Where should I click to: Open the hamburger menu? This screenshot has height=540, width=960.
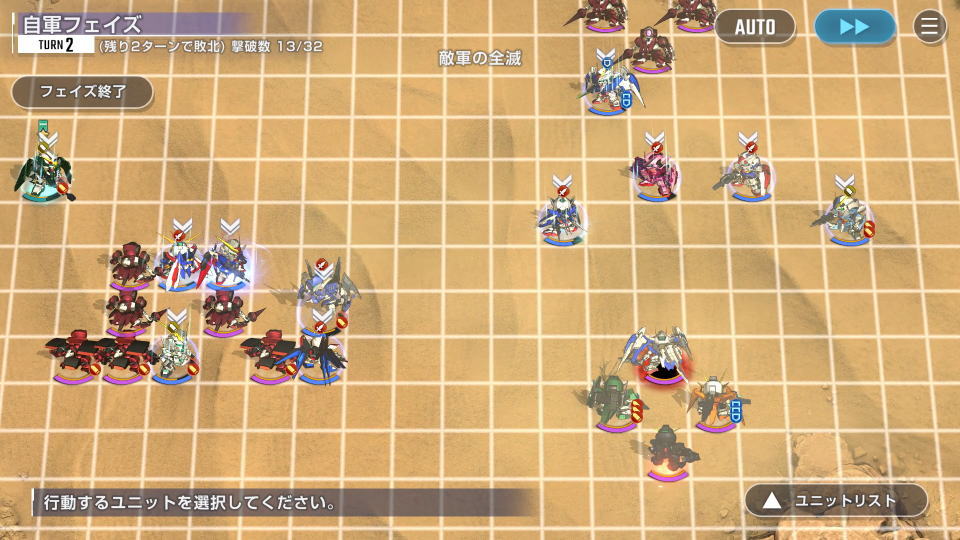pyautogui.click(x=930, y=27)
